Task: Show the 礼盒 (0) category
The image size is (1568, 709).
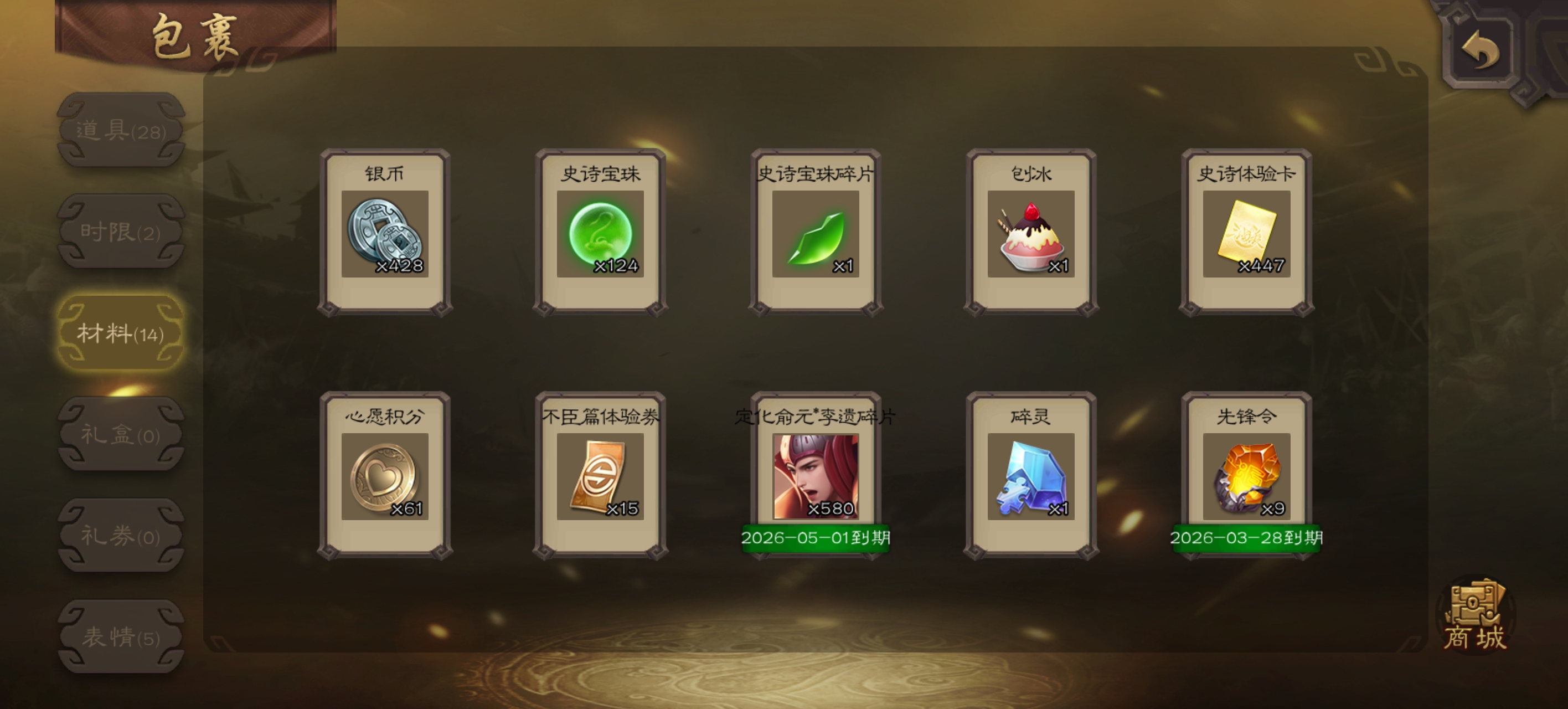Action: (121, 434)
